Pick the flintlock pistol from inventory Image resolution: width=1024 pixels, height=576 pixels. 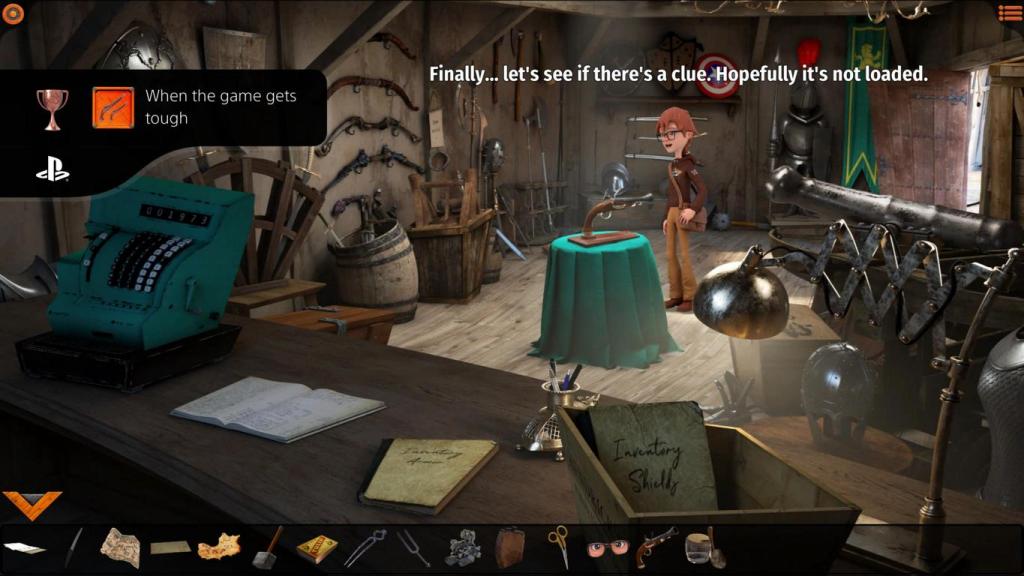pyautogui.click(x=655, y=547)
